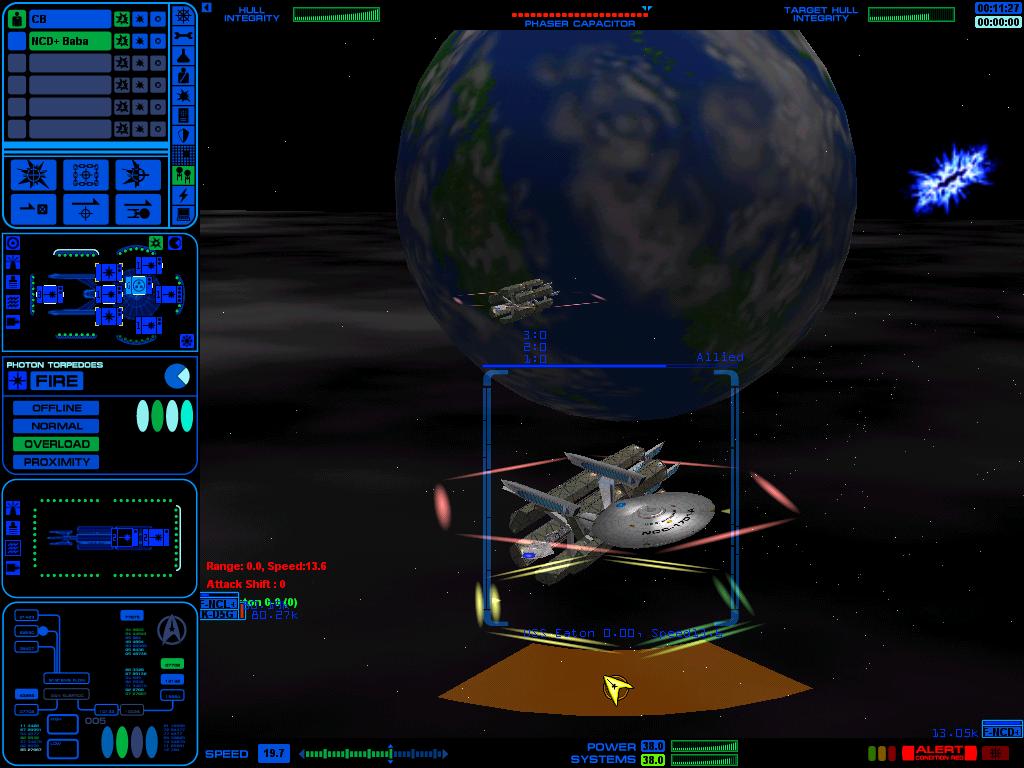Select the arrow-to-starship fleet command
This screenshot has width=1024, height=768.
138,209
